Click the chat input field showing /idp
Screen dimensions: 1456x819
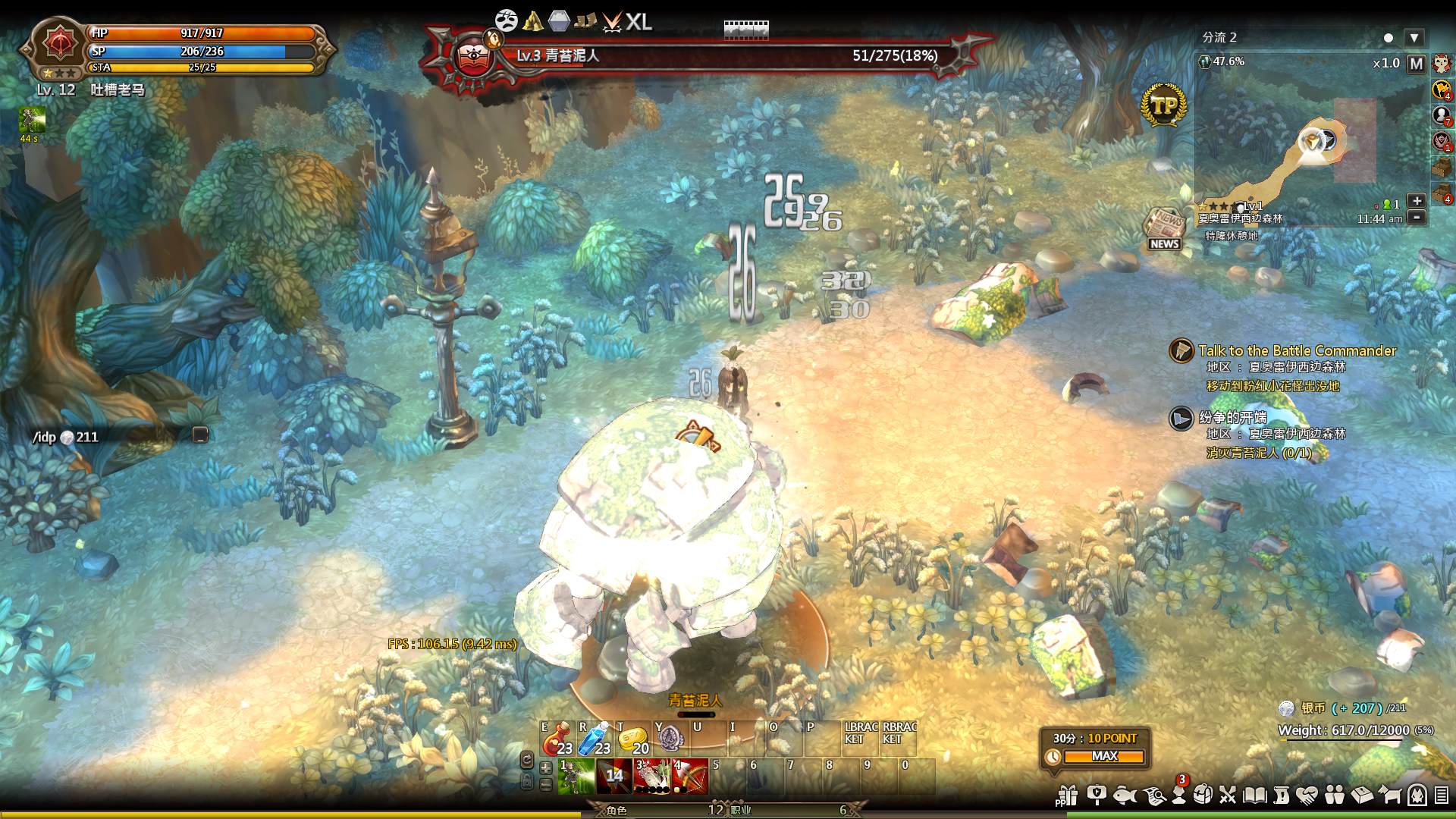(114, 437)
